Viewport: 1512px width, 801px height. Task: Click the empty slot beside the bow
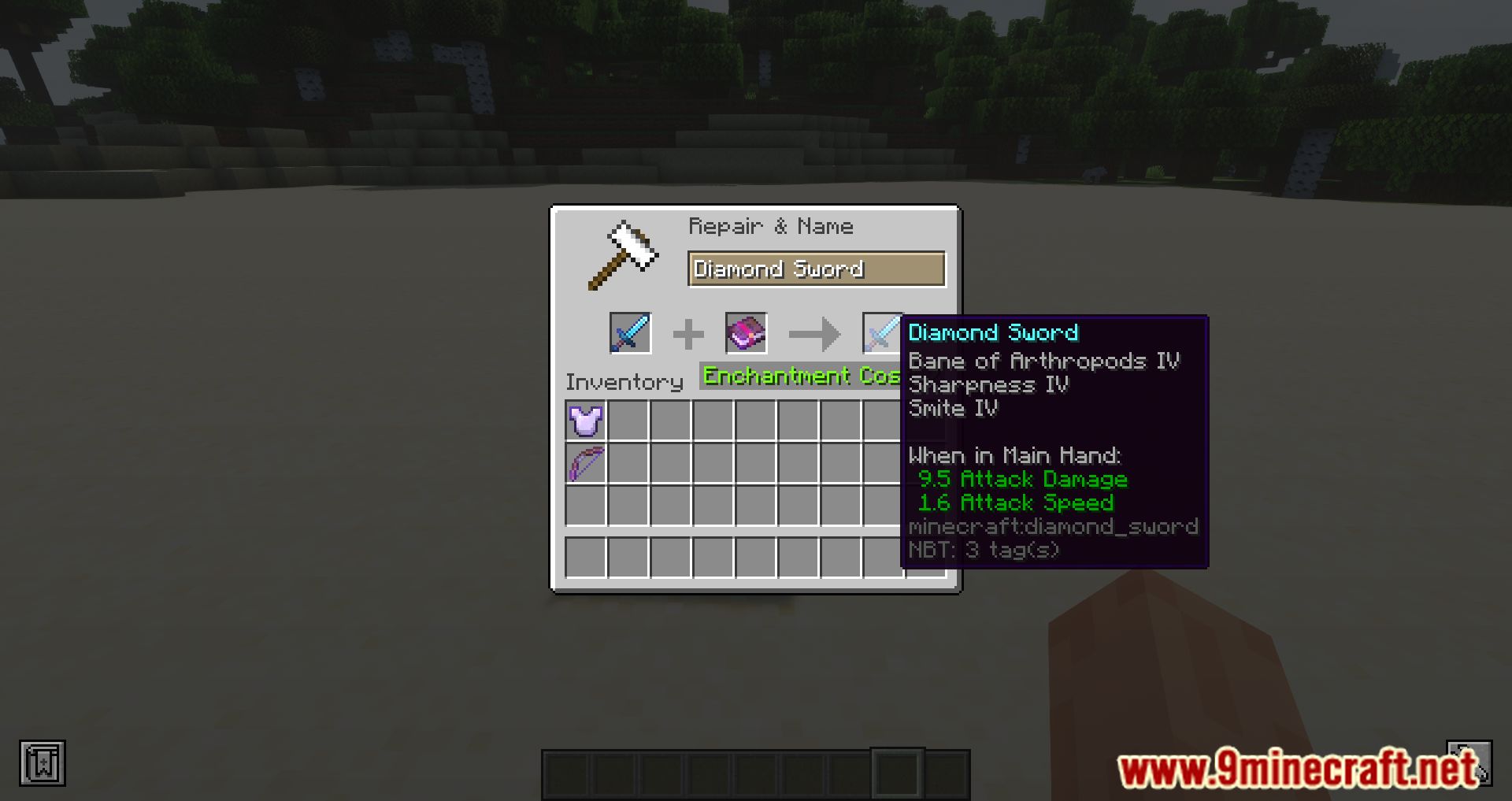(626, 464)
